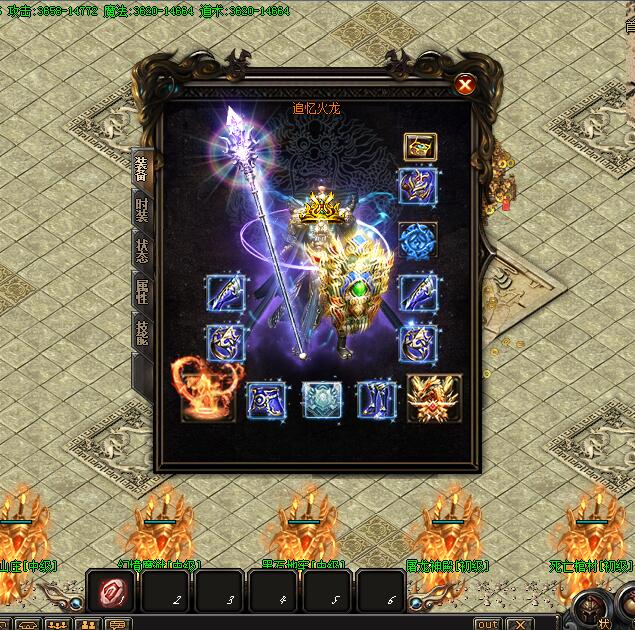Image resolution: width=635 pixels, height=630 pixels.
Task: Choose the blue belt equipment slot
Action: point(266,399)
